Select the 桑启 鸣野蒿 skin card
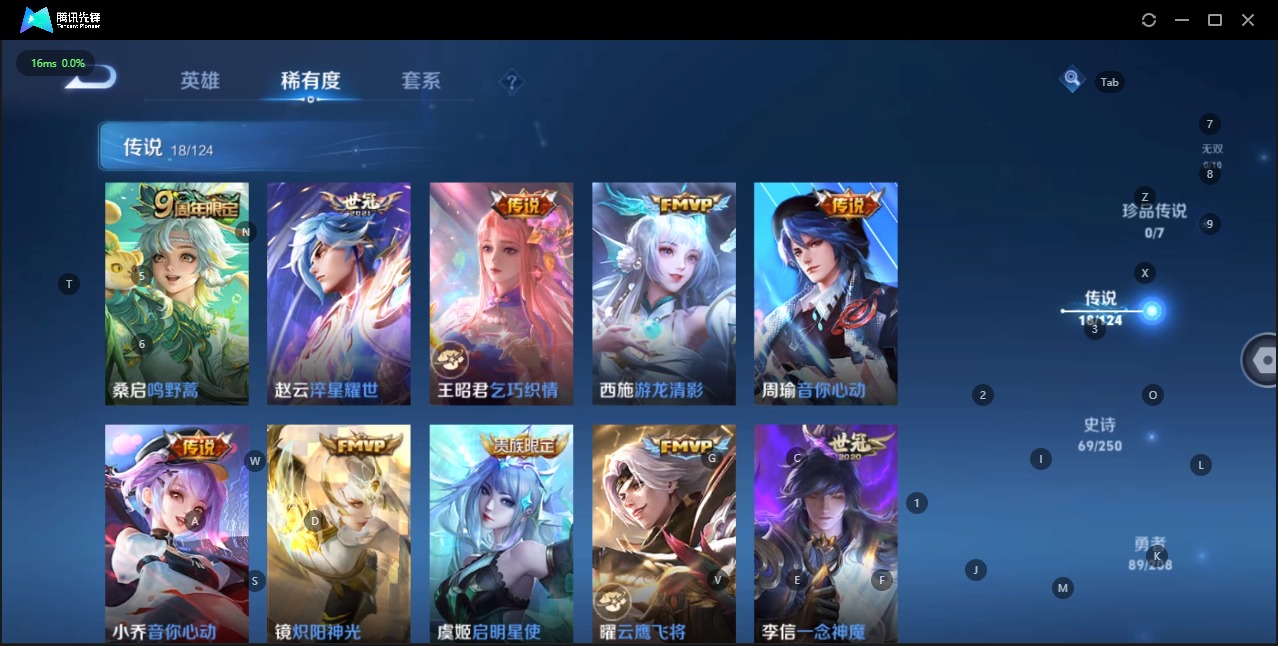This screenshot has height=646, width=1278. (177, 293)
